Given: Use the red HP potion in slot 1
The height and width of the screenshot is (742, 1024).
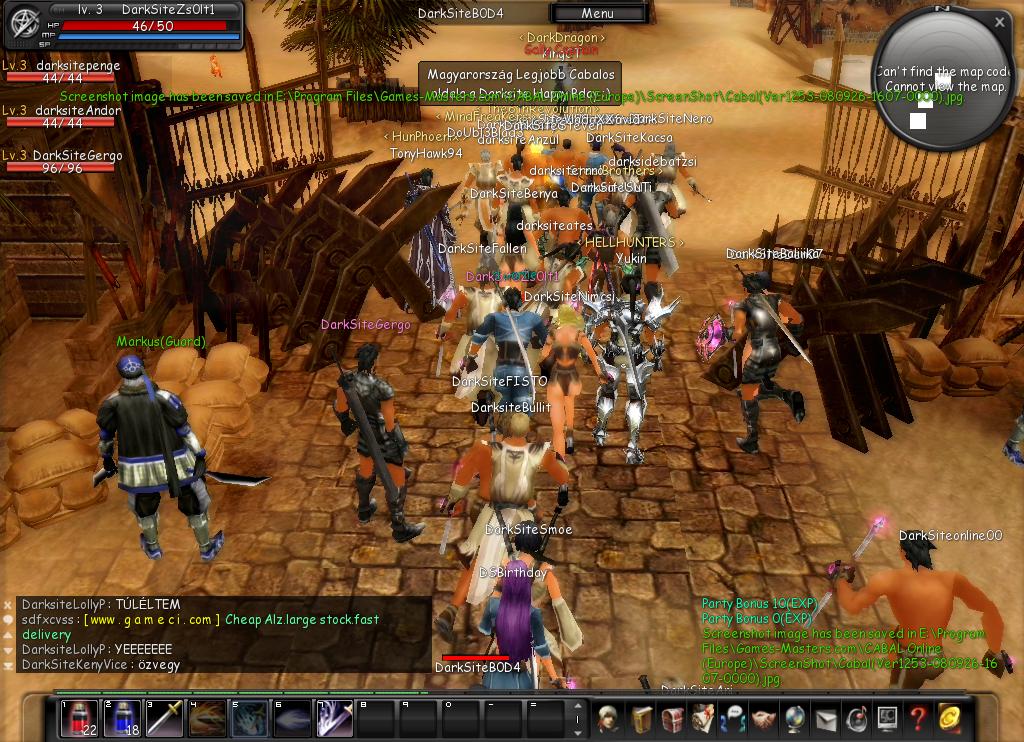Looking at the screenshot, I should click(80, 719).
